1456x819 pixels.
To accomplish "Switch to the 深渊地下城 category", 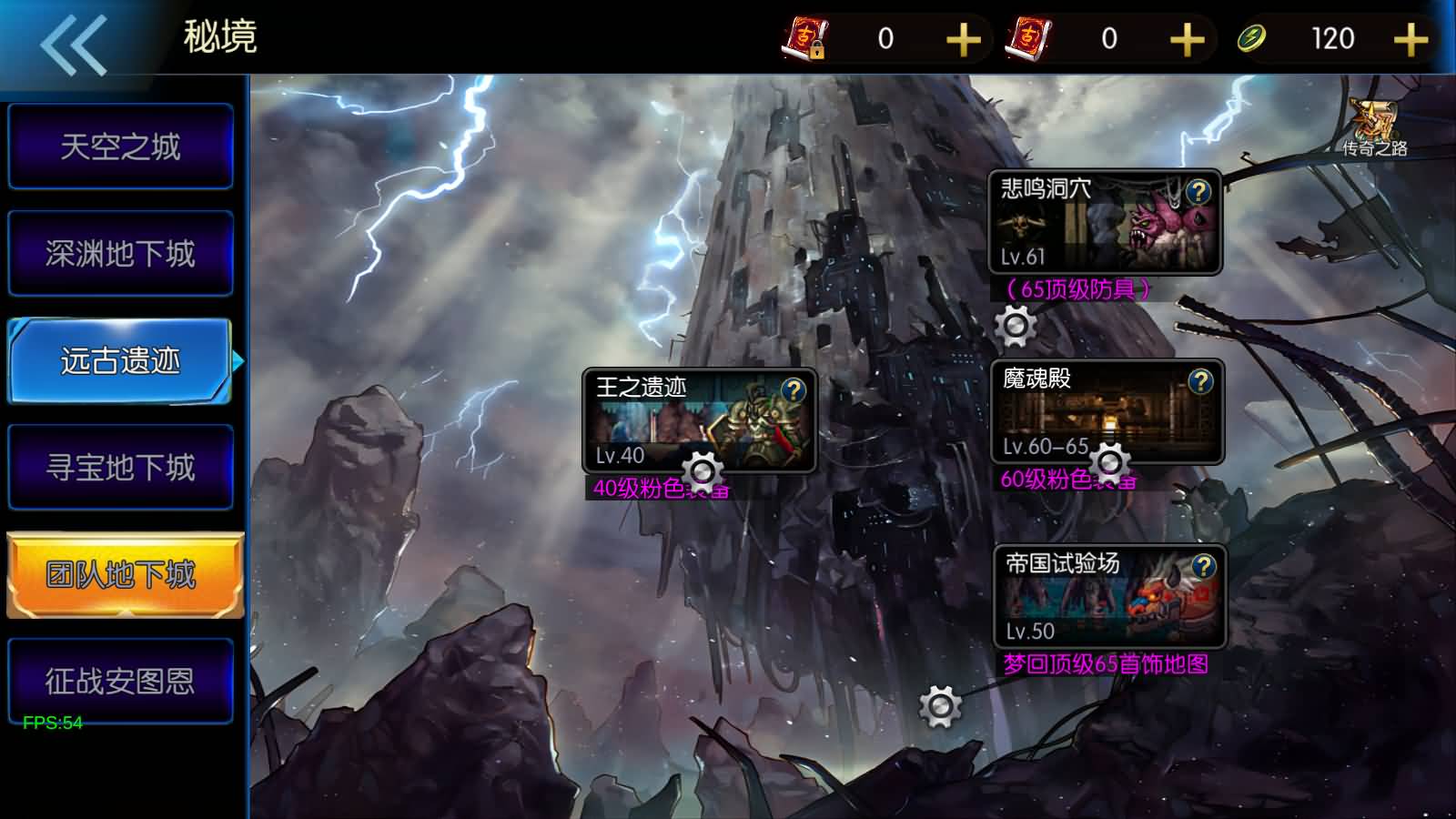I will [x=119, y=252].
